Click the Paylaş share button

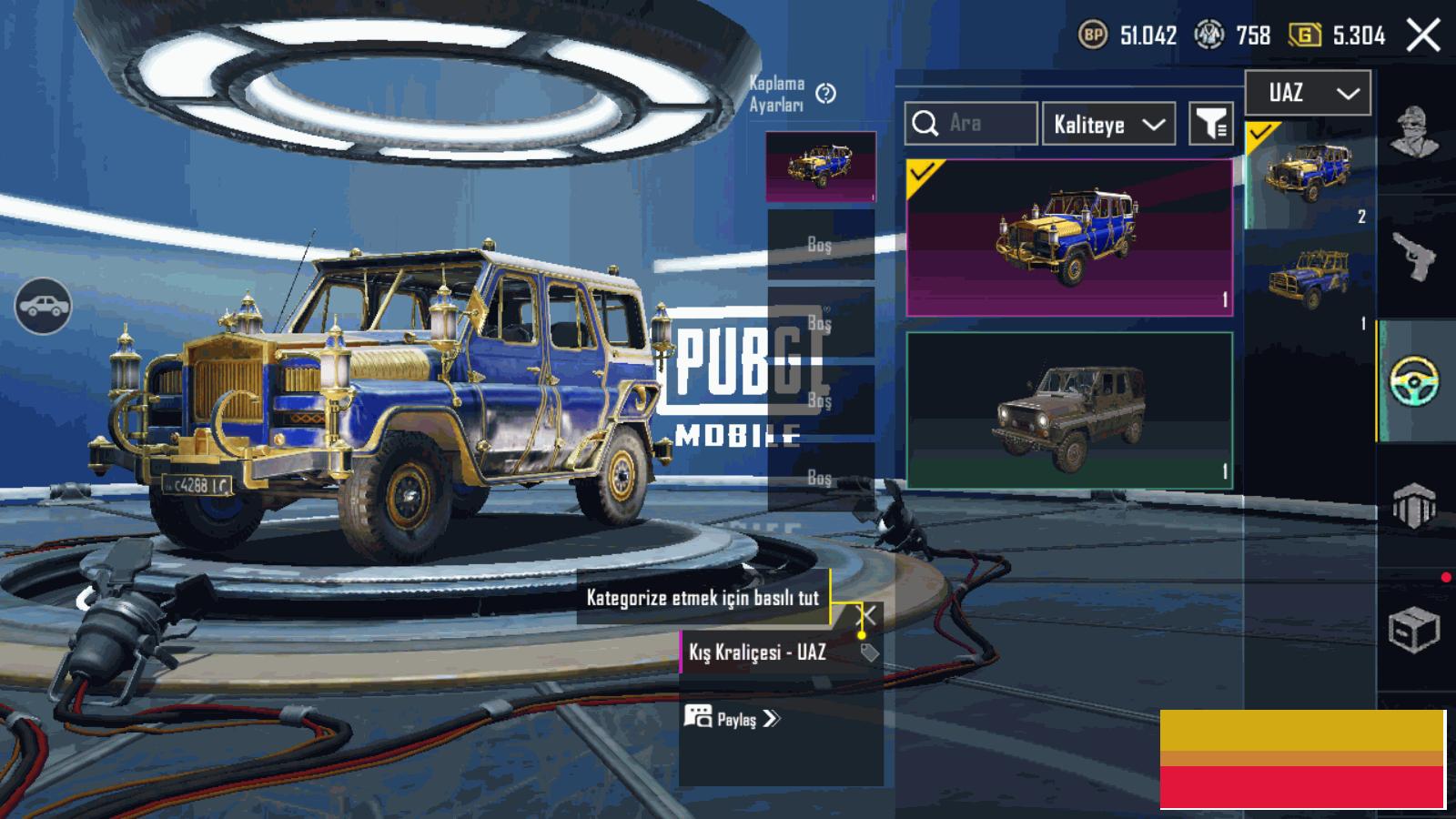pos(733,719)
